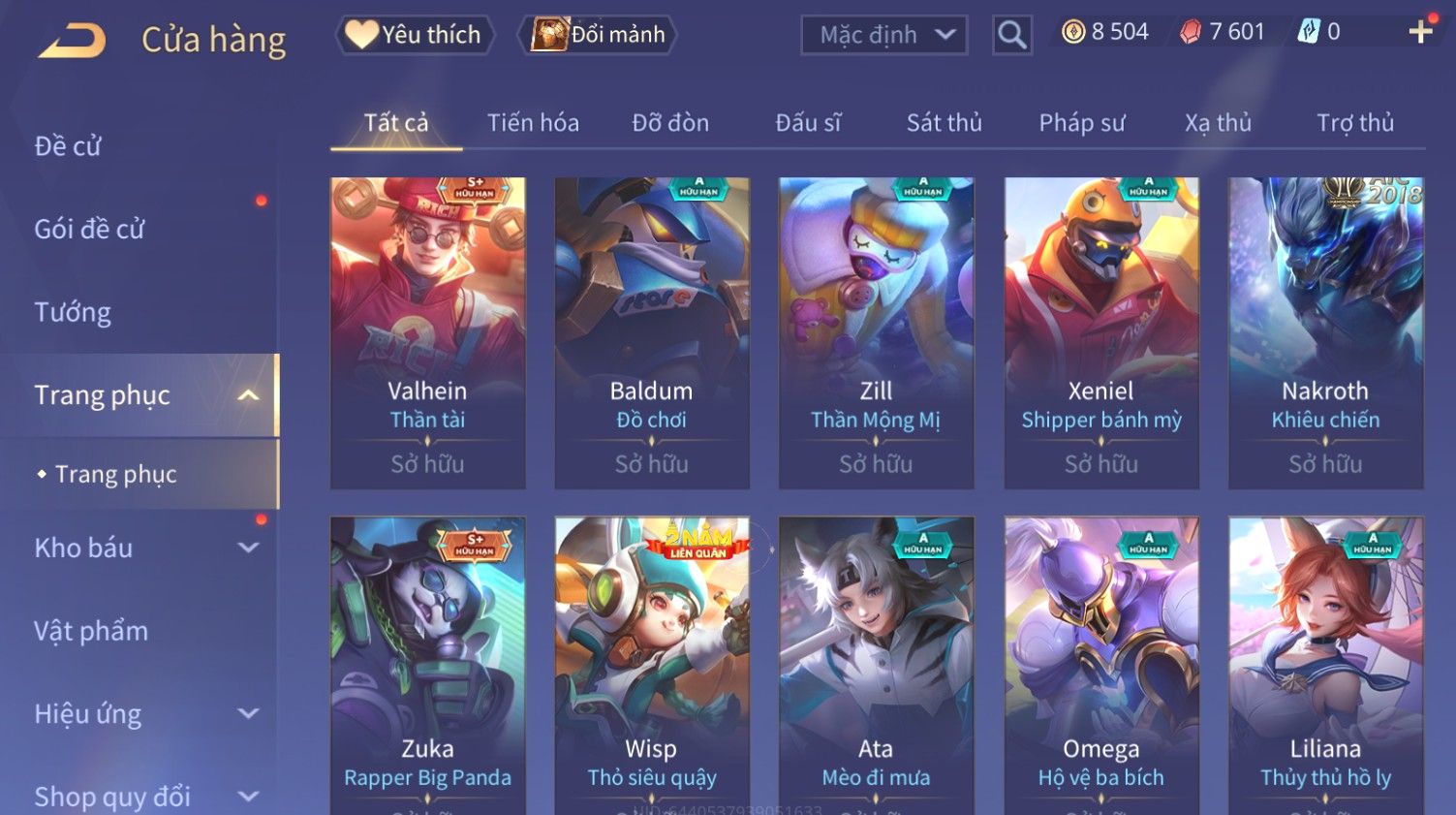Expand the Mặc định sort dropdown
Viewport: 1456px width, 815px height.
(883, 36)
